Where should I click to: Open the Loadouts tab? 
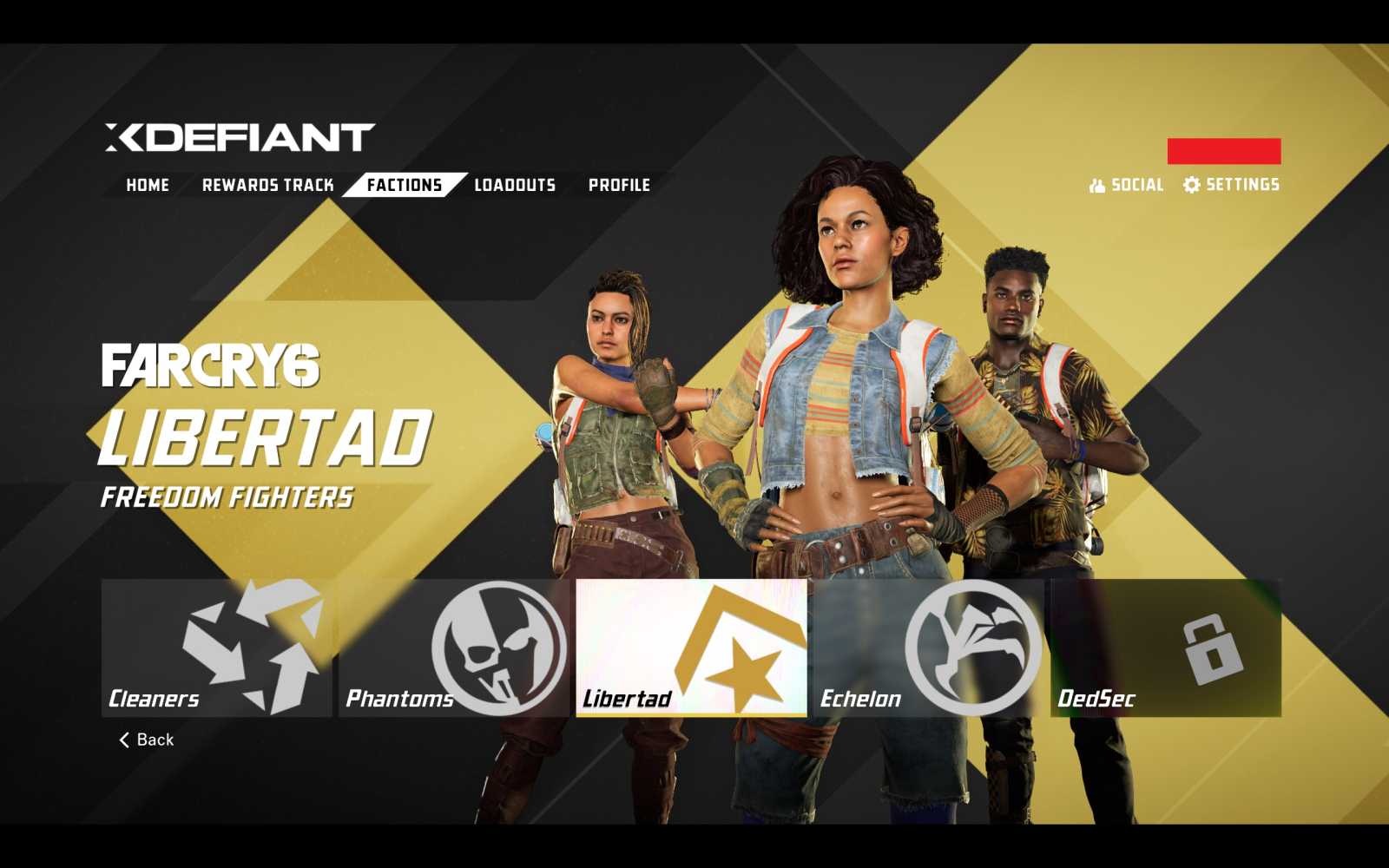point(513,184)
